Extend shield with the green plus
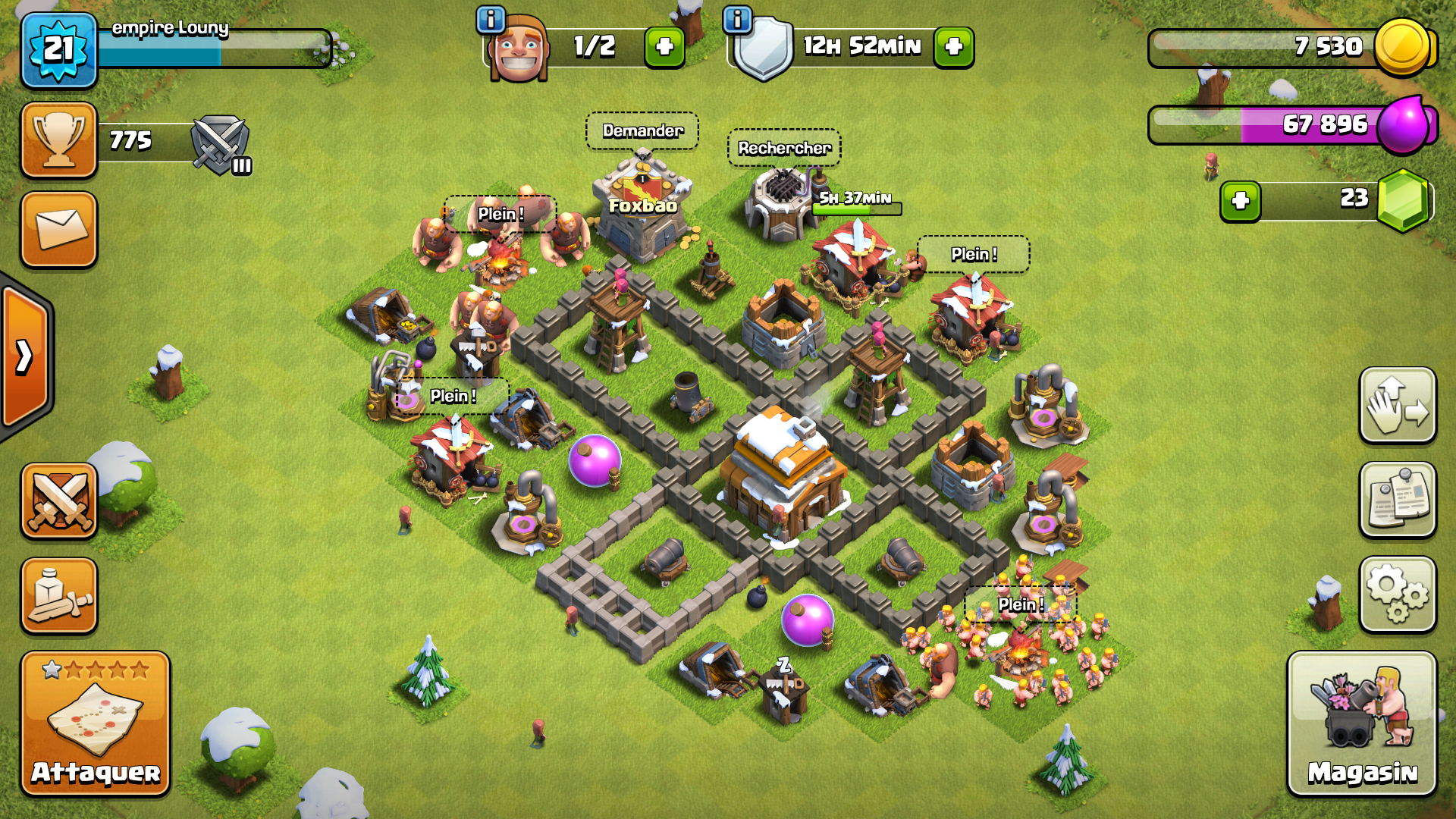Image resolution: width=1456 pixels, height=819 pixels. (x=953, y=47)
